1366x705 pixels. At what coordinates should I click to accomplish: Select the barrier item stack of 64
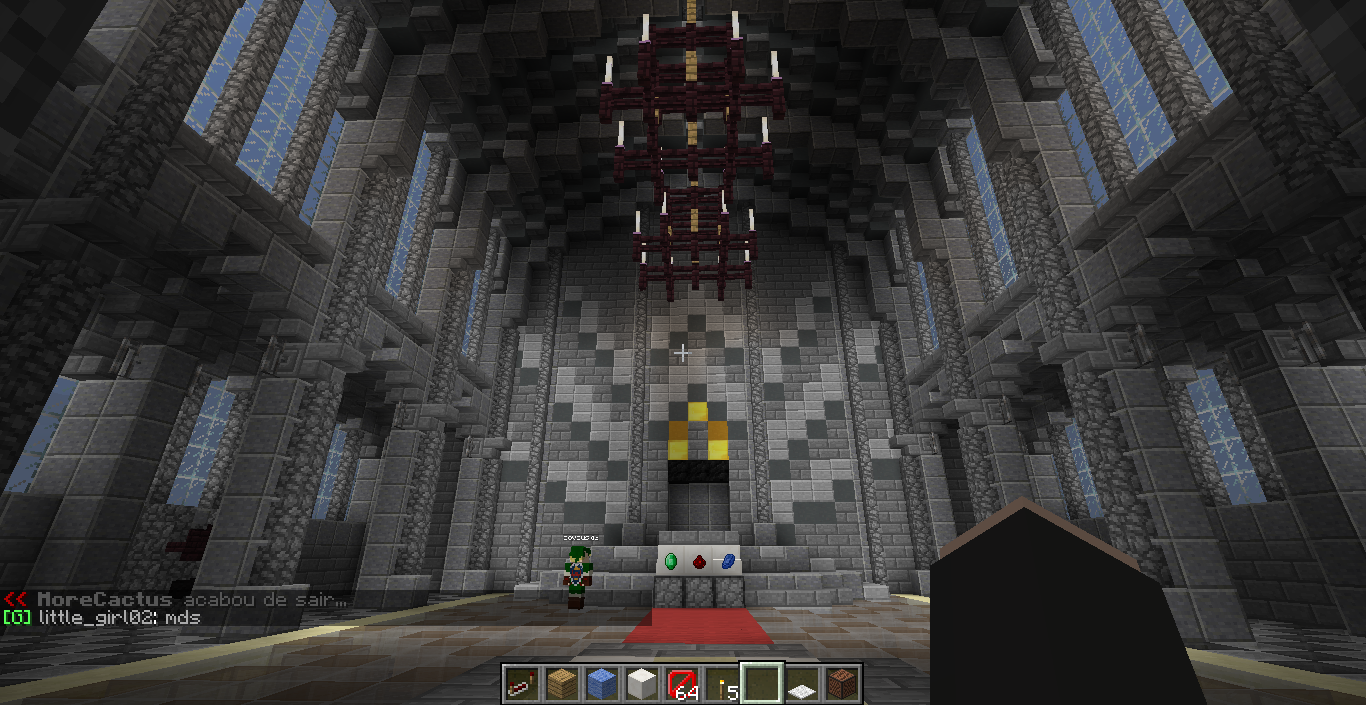click(682, 684)
